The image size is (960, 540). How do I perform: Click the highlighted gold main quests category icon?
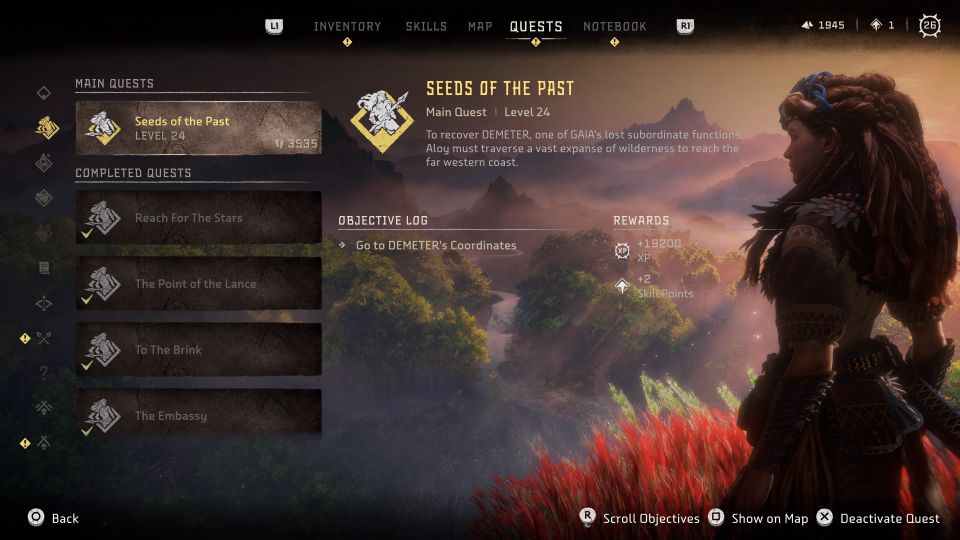(x=45, y=127)
